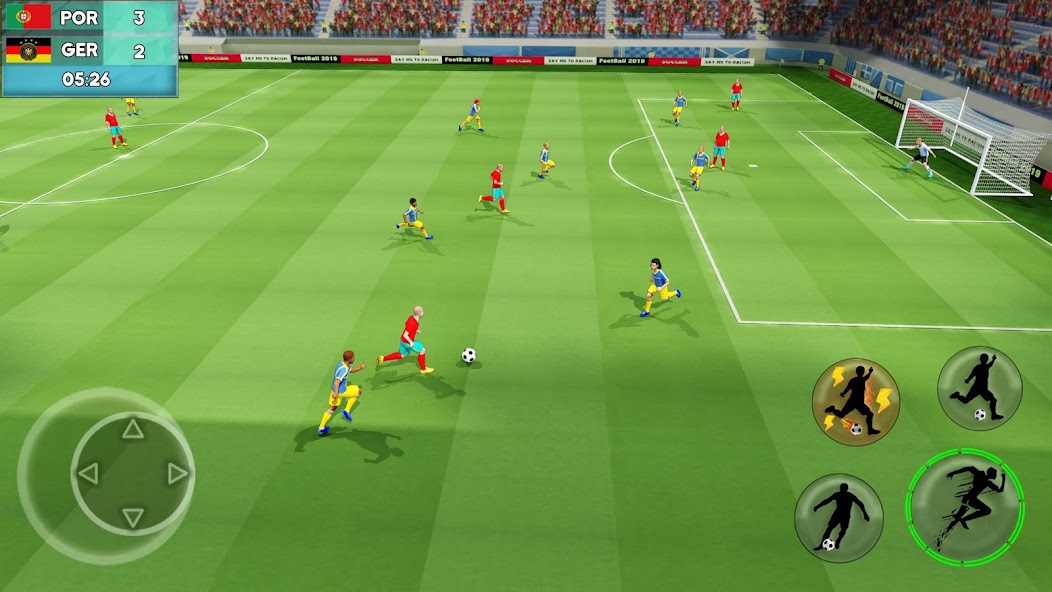Activate the power shot with lightning bolts
Image resolution: width=1052 pixels, height=592 pixels.
click(855, 402)
